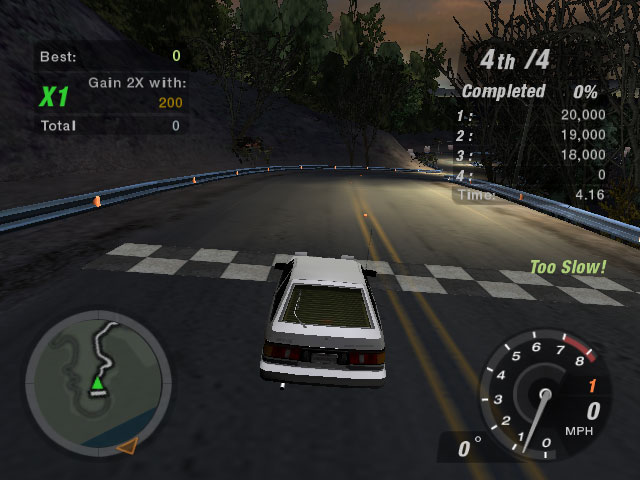Viewport: 640px width, 480px height.
Task: Click the orange direction marker below the minimap
Action: 126,445
